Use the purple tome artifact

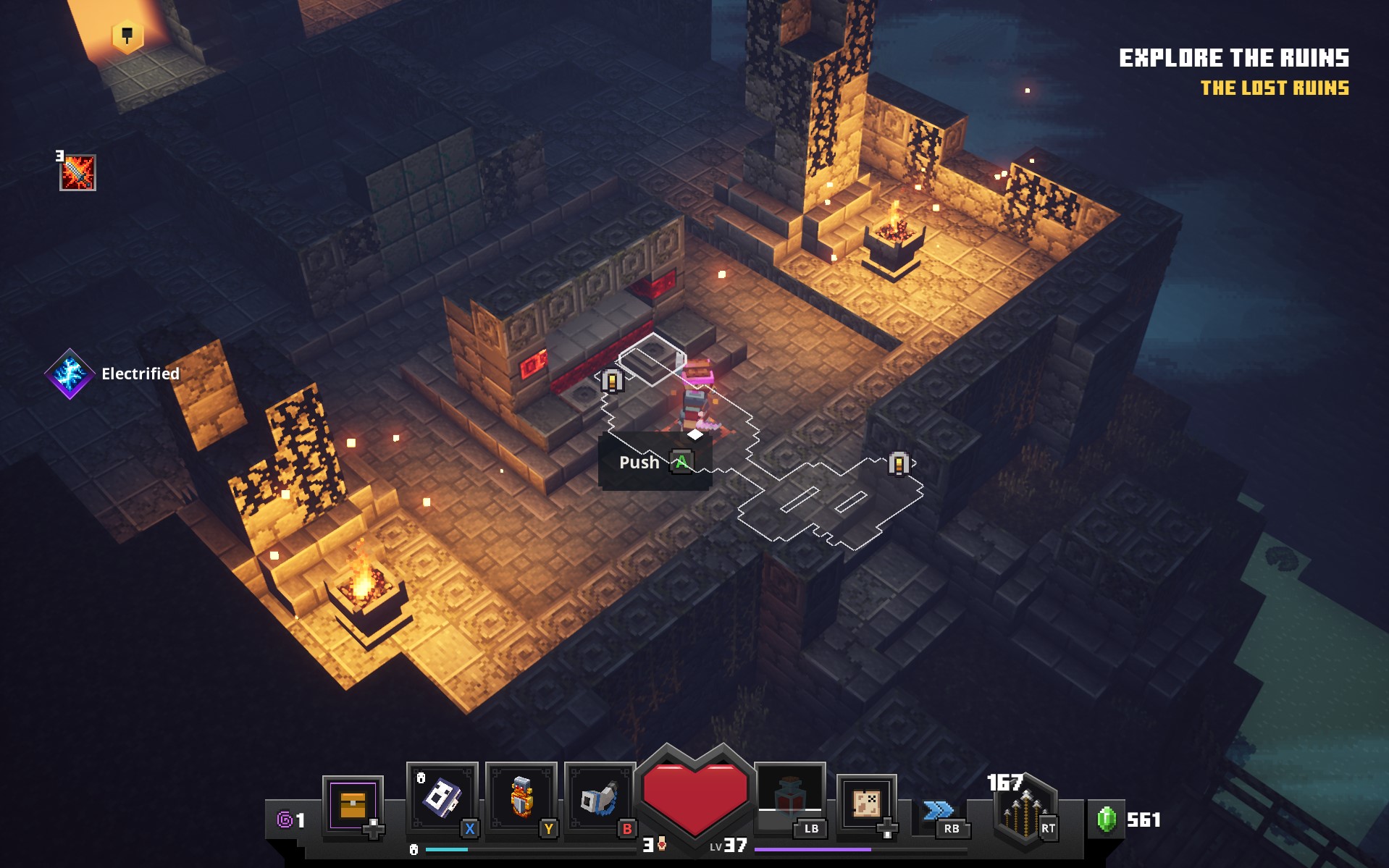click(442, 798)
